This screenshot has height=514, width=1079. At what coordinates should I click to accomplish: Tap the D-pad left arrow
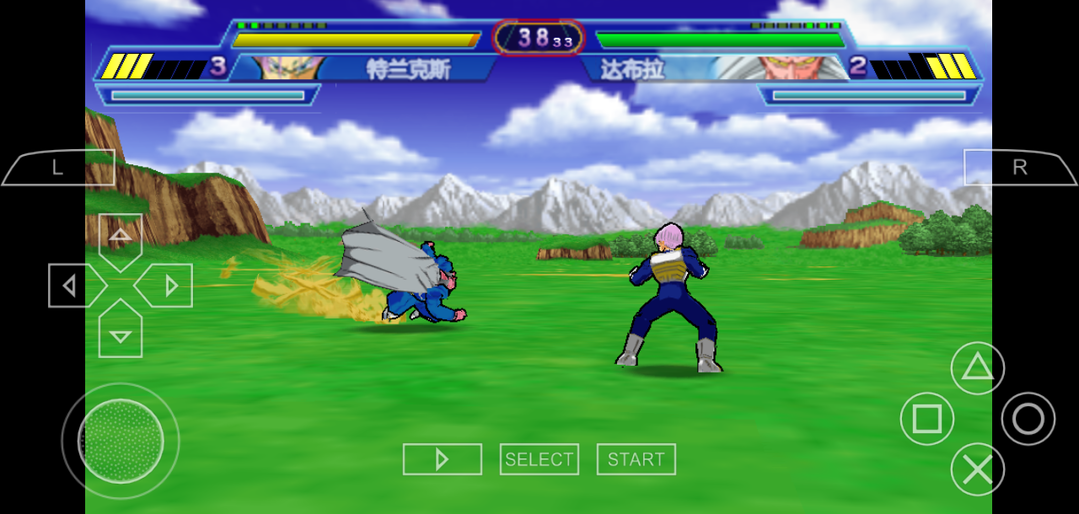[72, 287]
